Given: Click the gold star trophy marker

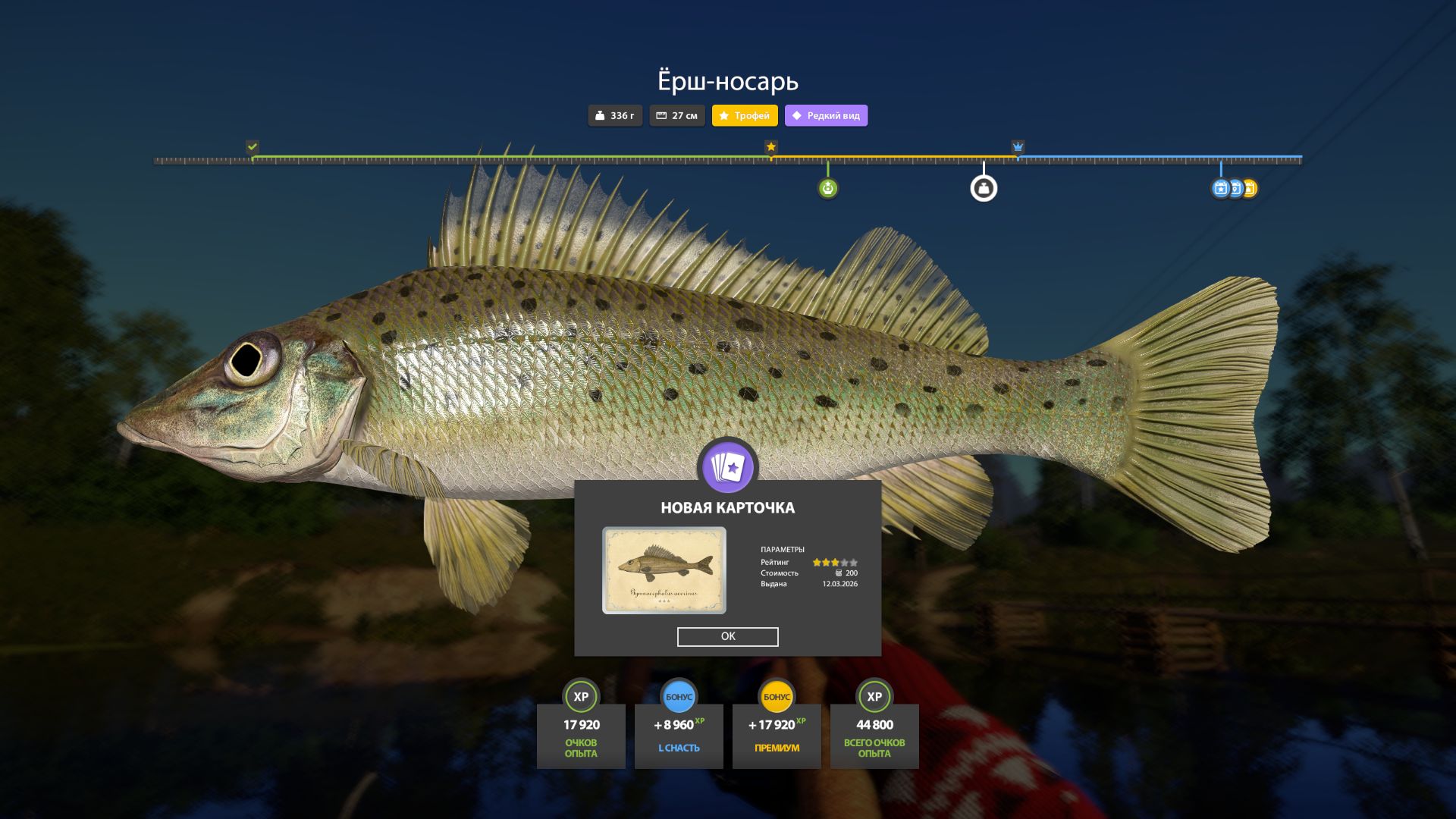Looking at the screenshot, I should click(x=771, y=147).
